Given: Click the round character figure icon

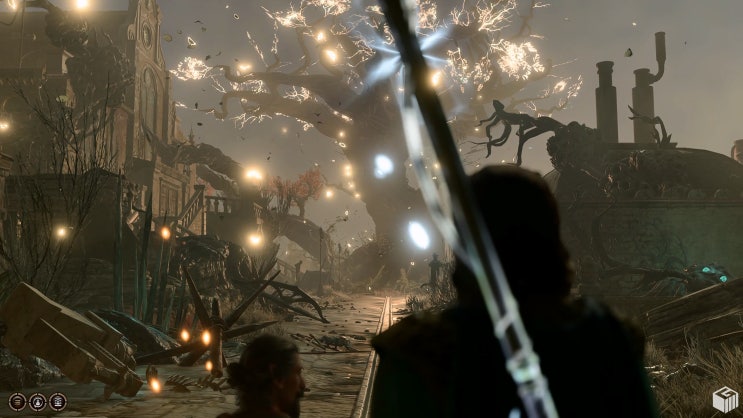Looking at the screenshot, I should pyautogui.click(x=38, y=402).
